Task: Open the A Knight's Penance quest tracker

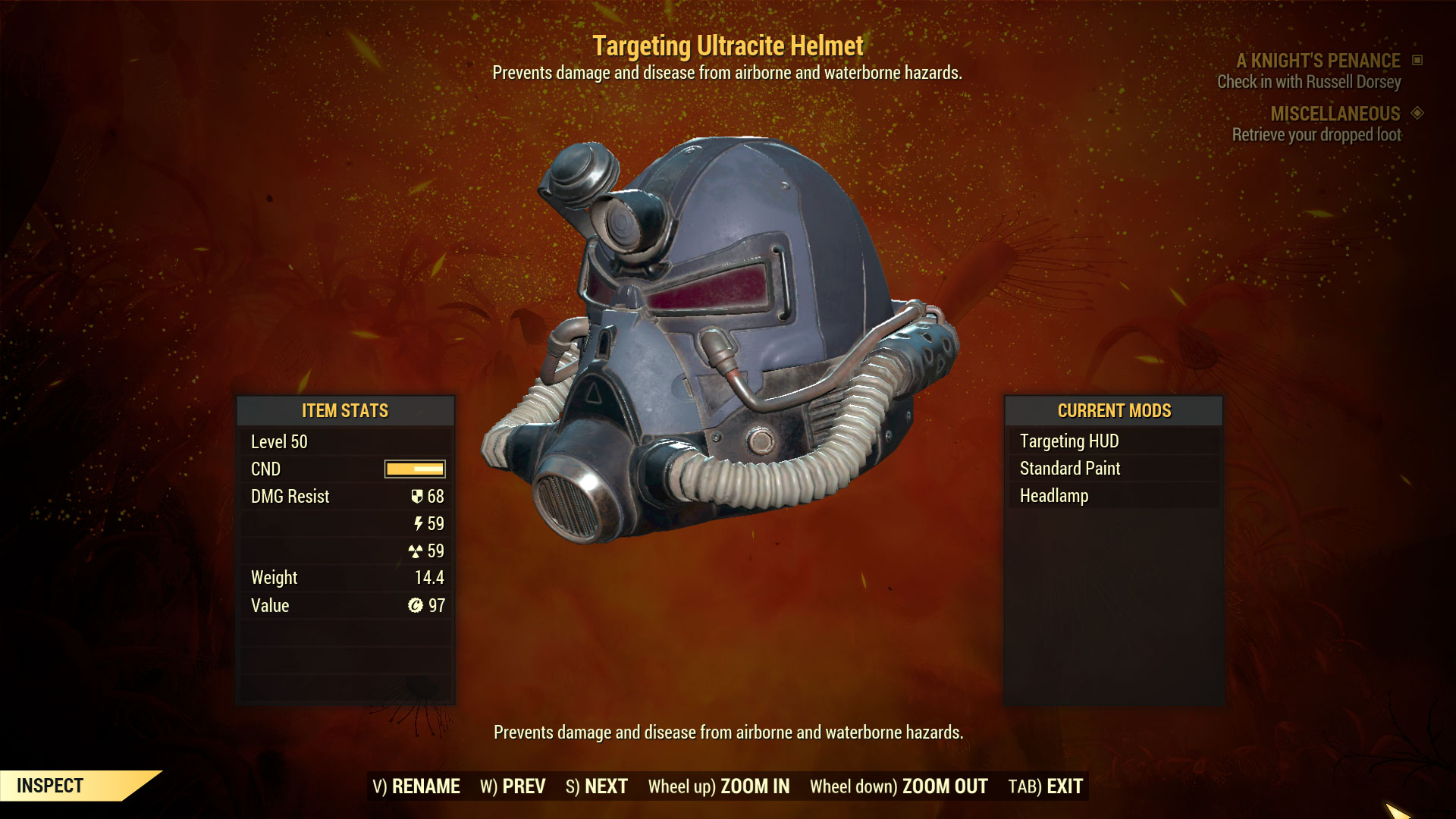Action: 1318,61
